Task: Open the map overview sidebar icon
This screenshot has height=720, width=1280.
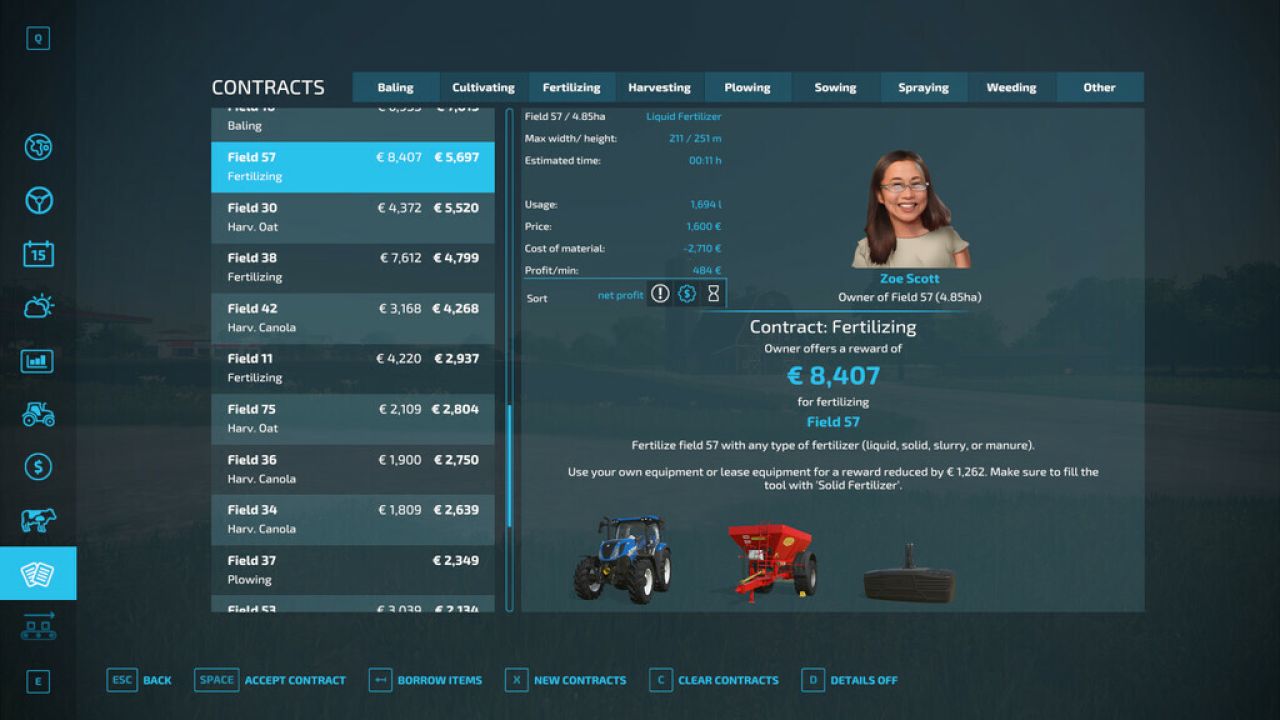Action: [x=37, y=147]
